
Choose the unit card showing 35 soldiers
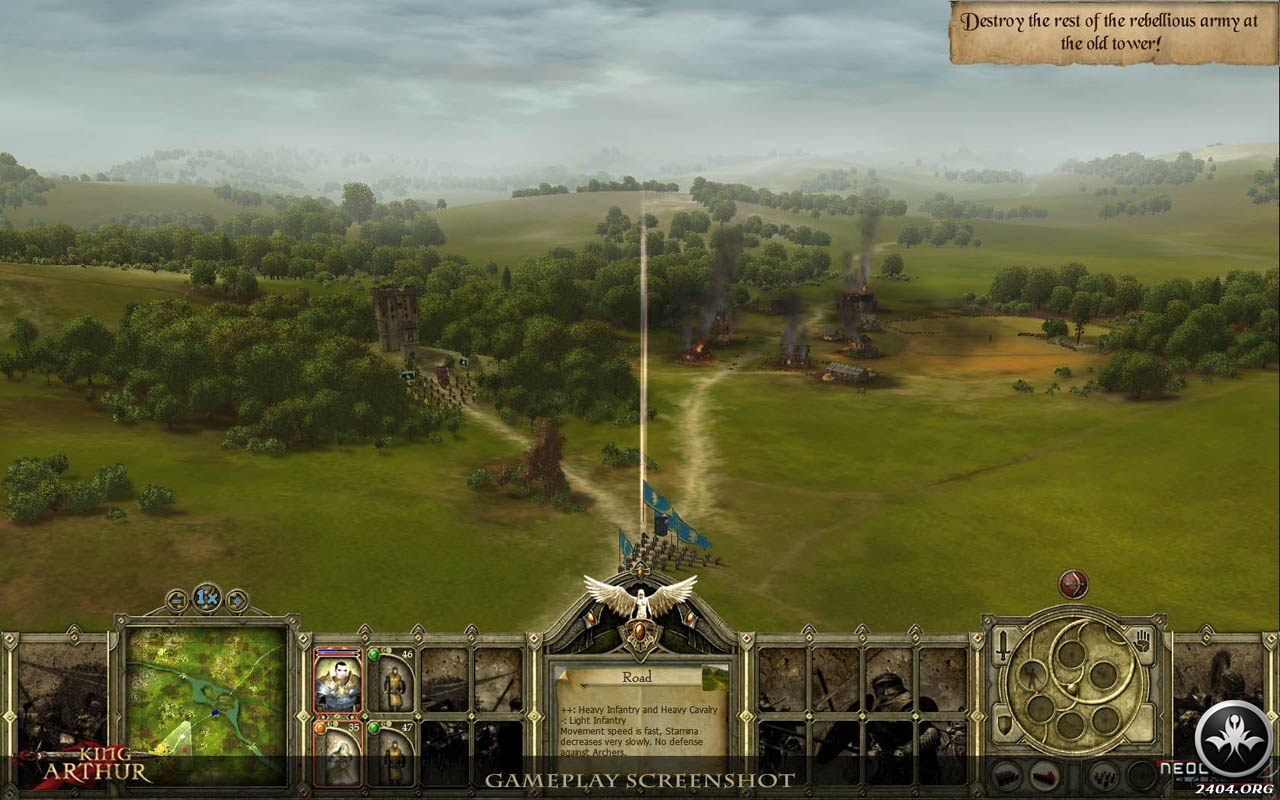(x=337, y=755)
